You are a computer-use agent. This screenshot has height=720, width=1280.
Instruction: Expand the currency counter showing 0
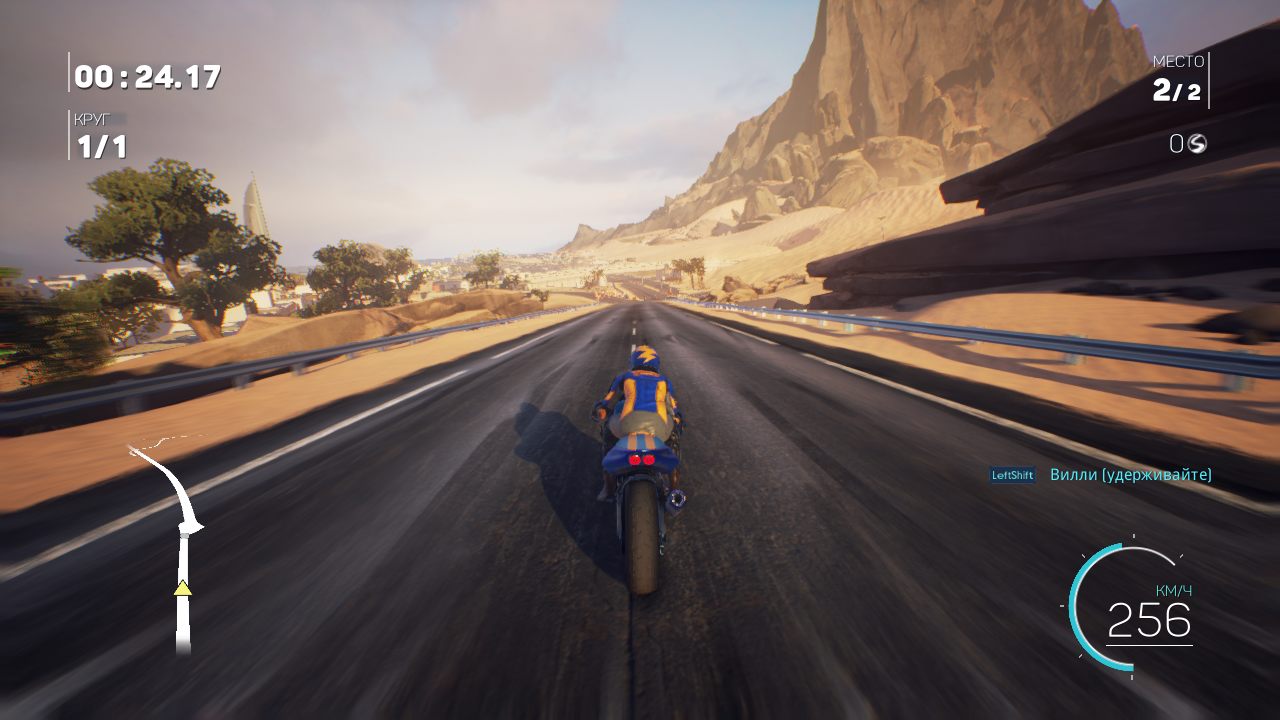pos(1178,143)
